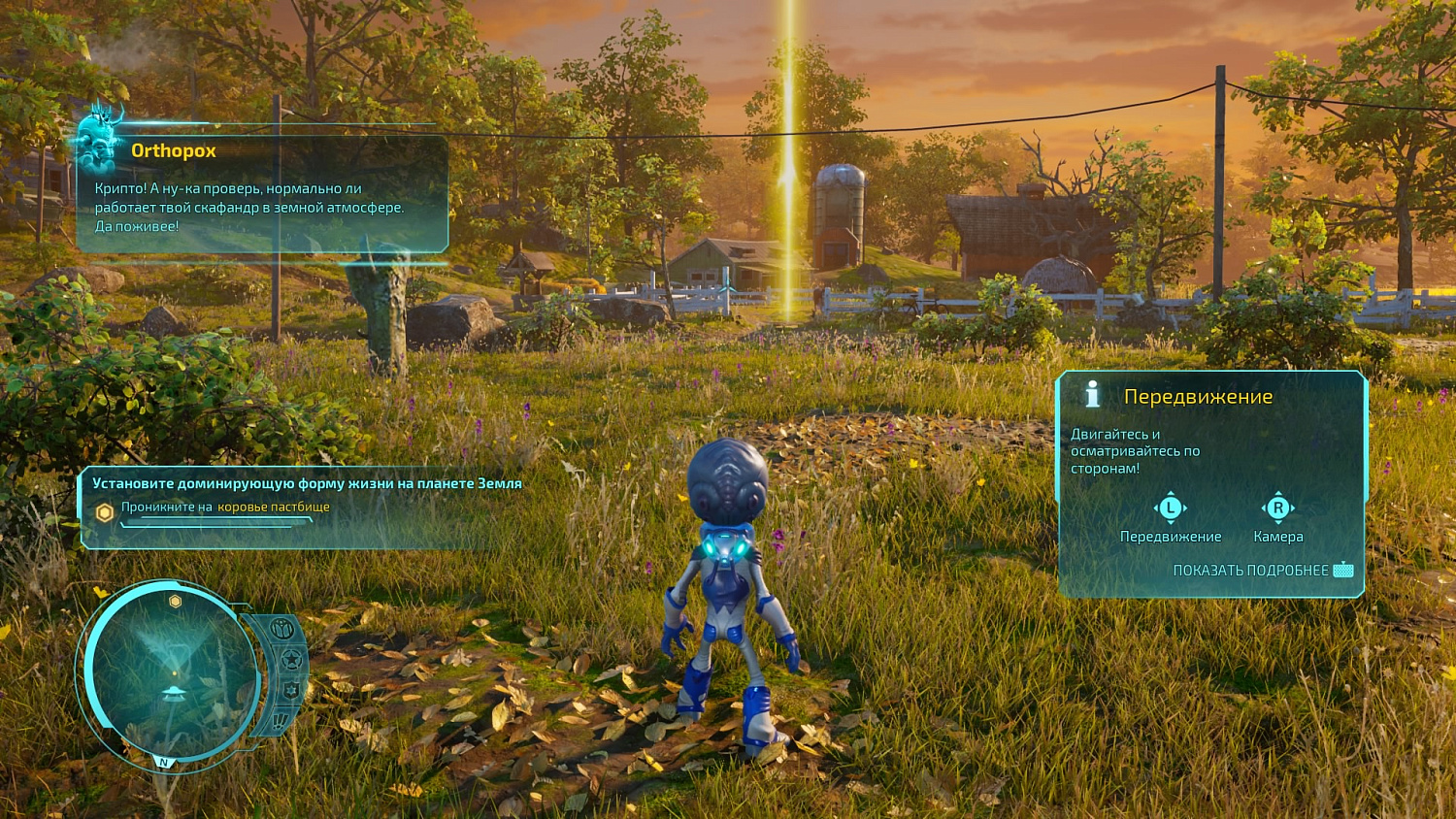Click the Orthopox name label

pos(174,150)
